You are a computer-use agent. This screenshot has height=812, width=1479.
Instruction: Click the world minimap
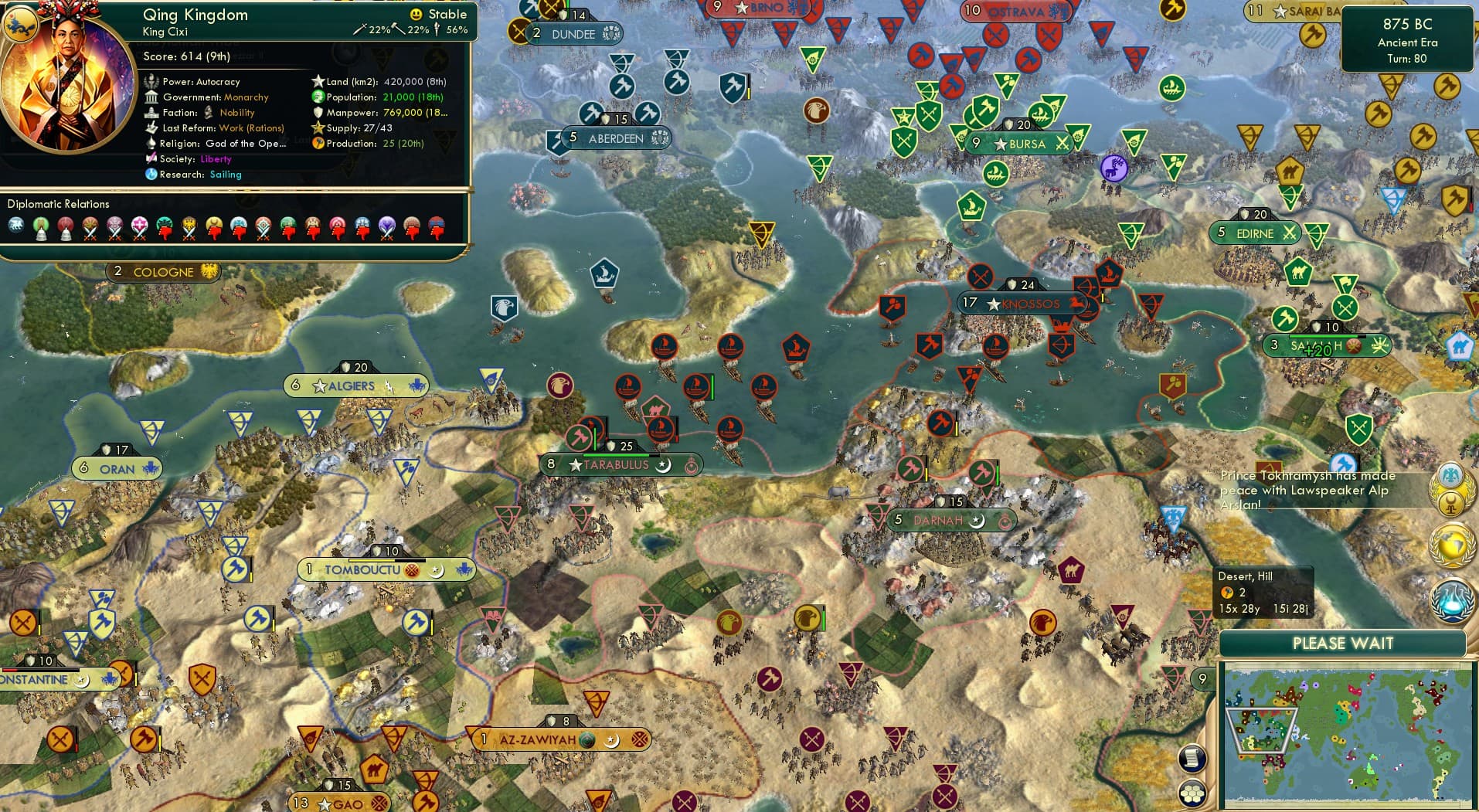pos(1348,736)
